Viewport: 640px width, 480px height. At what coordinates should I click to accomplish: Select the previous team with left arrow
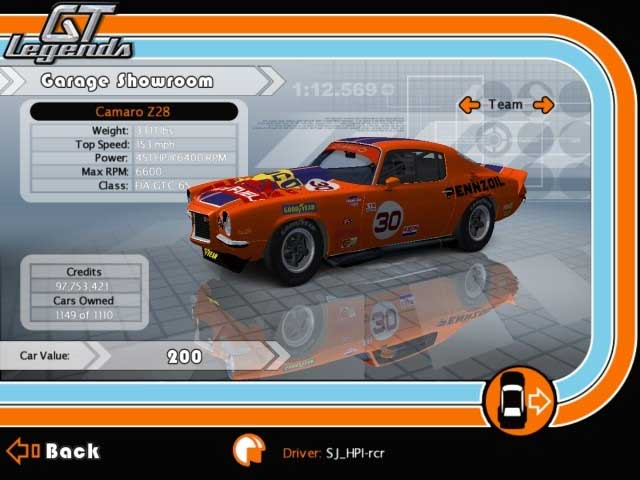(469, 104)
